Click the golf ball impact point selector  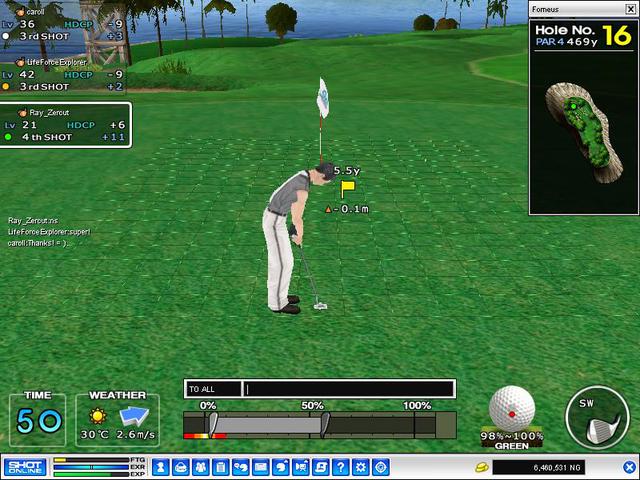(x=511, y=408)
